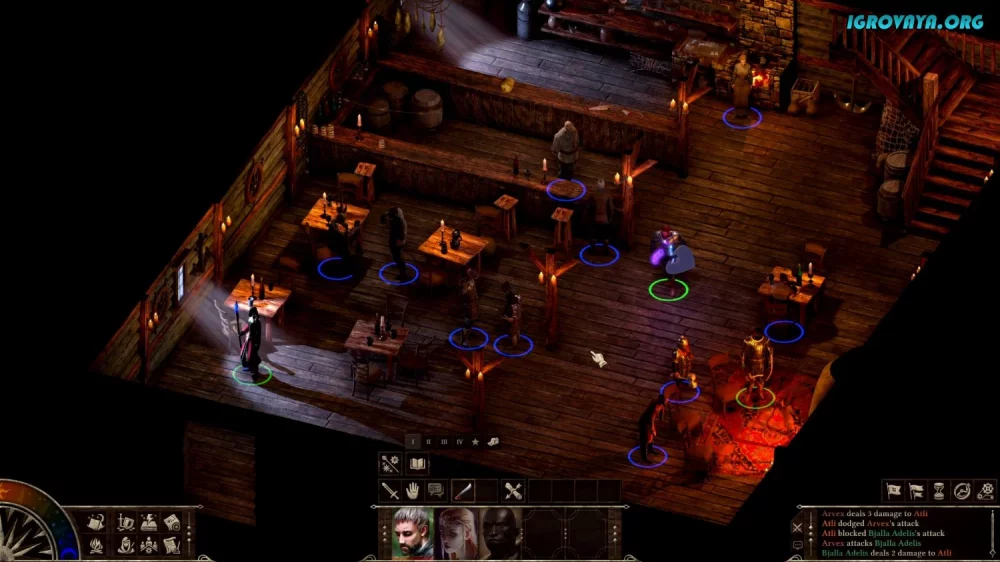The height and width of the screenshot is (562, 1000).
Task: Open the campfire rest icon
Action: pyautogui.click(x=97, y=545)
